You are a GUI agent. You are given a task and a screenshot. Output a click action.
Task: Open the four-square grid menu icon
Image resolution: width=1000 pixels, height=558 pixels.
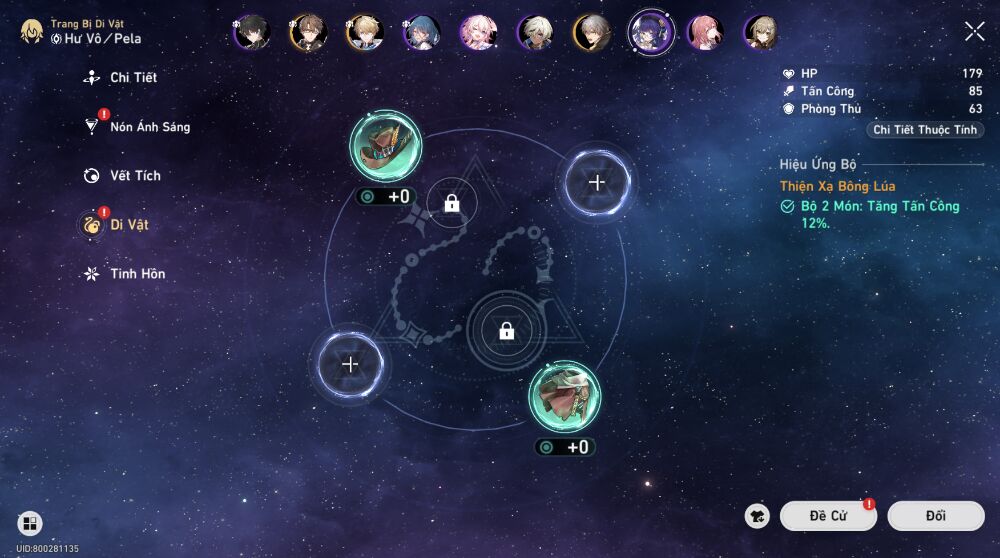[29, 523]
